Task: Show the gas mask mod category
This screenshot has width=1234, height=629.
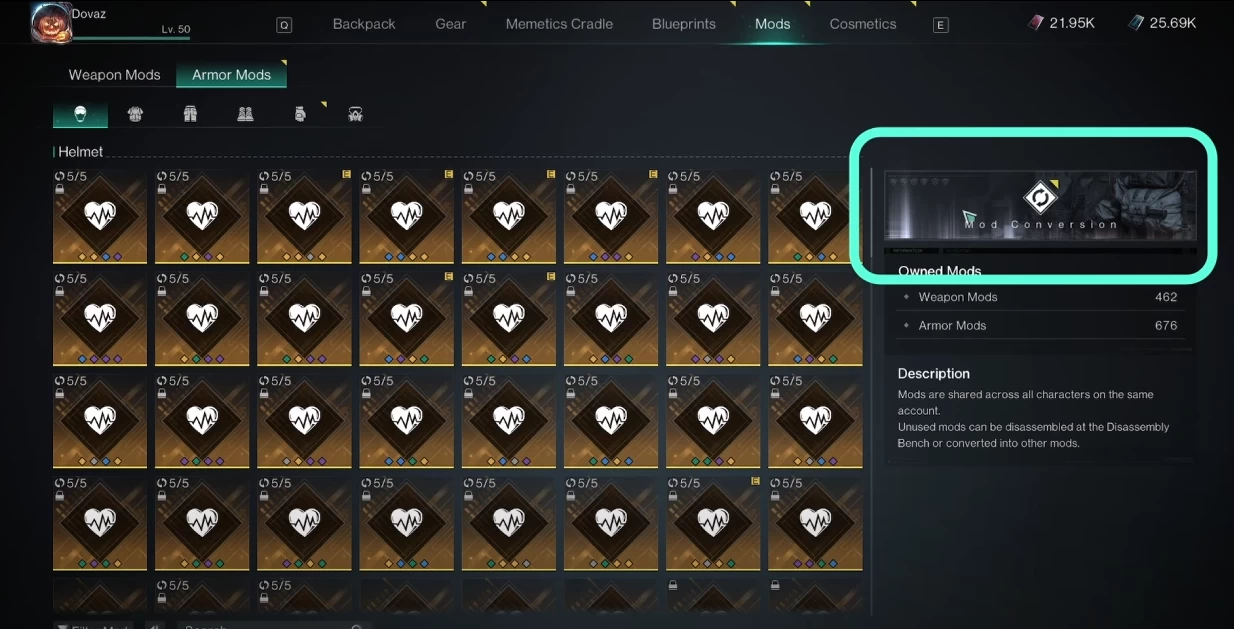Action: (x=355, y=114)
